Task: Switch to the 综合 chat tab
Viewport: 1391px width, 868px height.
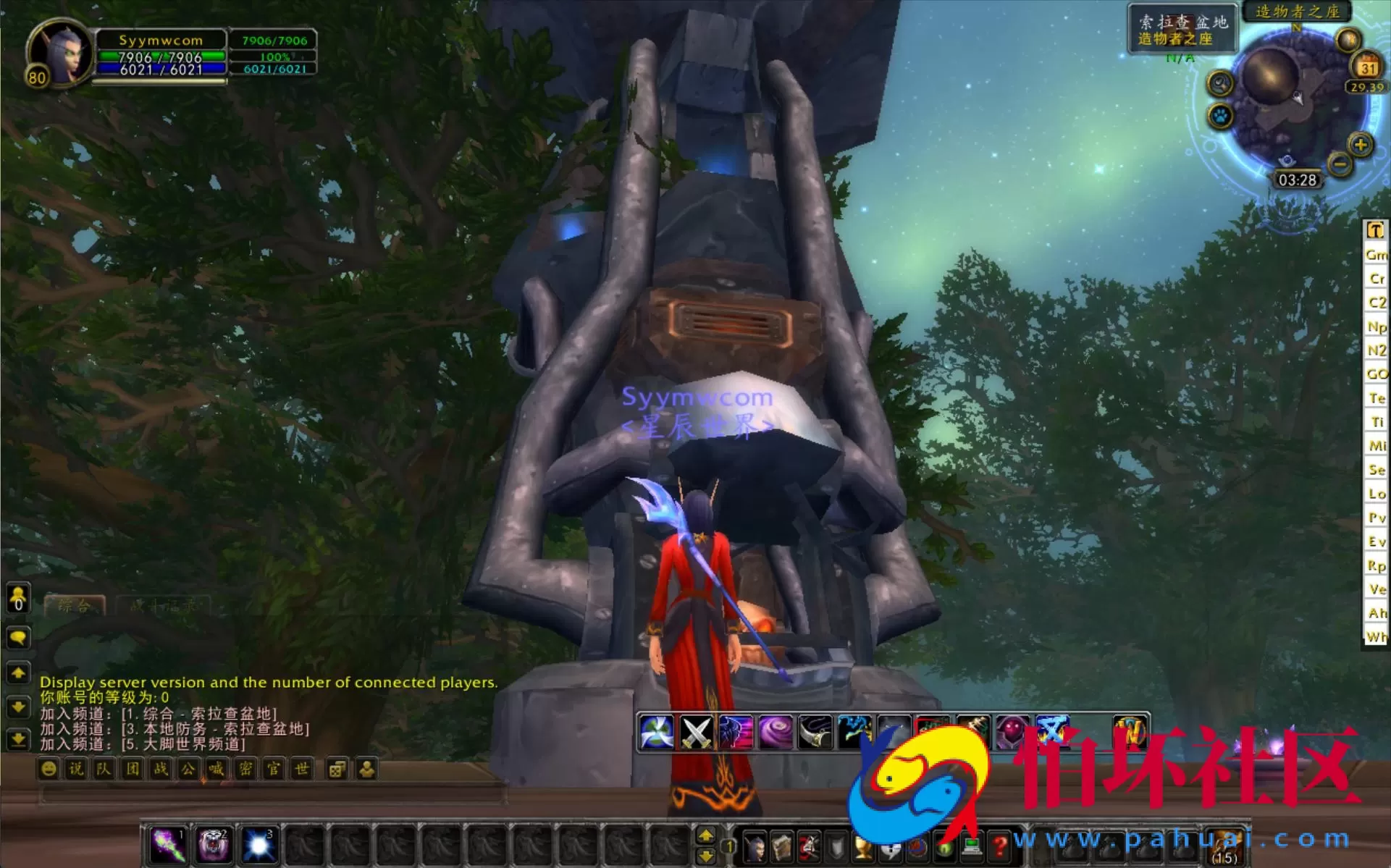Action: pos(76,608)
